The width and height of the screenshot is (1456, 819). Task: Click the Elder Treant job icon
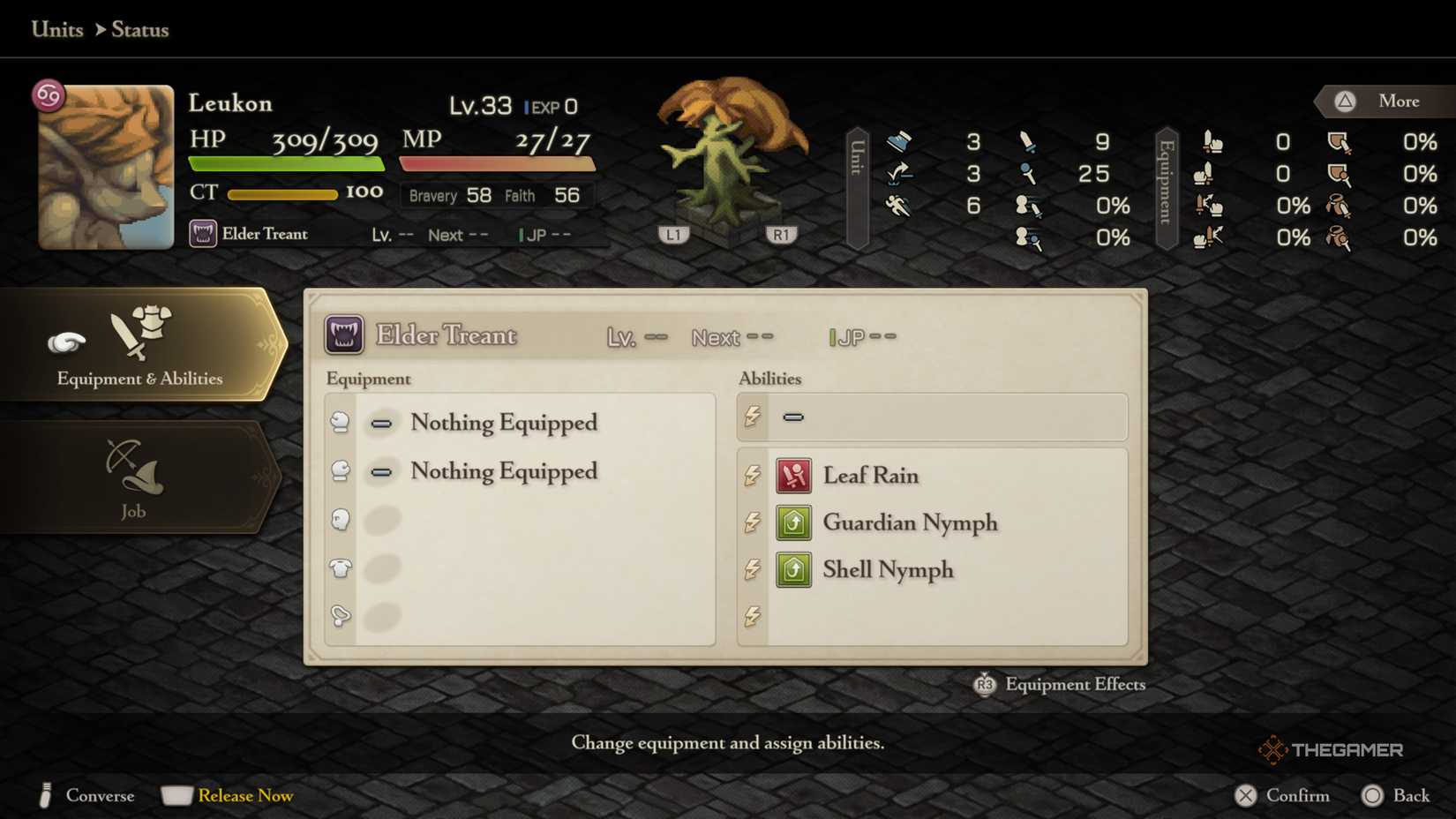tap(344, 334)
